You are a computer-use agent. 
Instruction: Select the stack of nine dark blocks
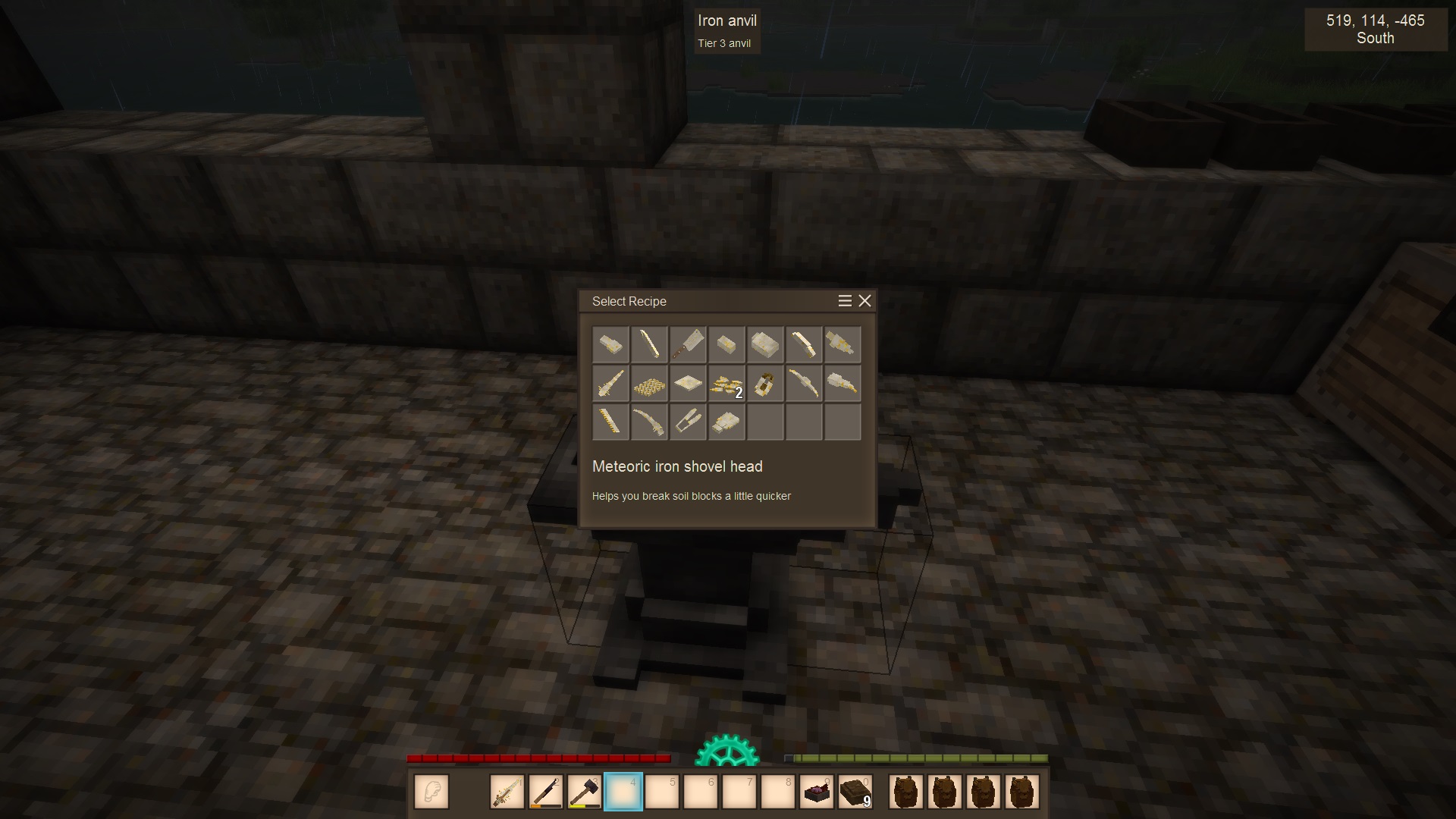pyautogui.click(x=855, y=792)
